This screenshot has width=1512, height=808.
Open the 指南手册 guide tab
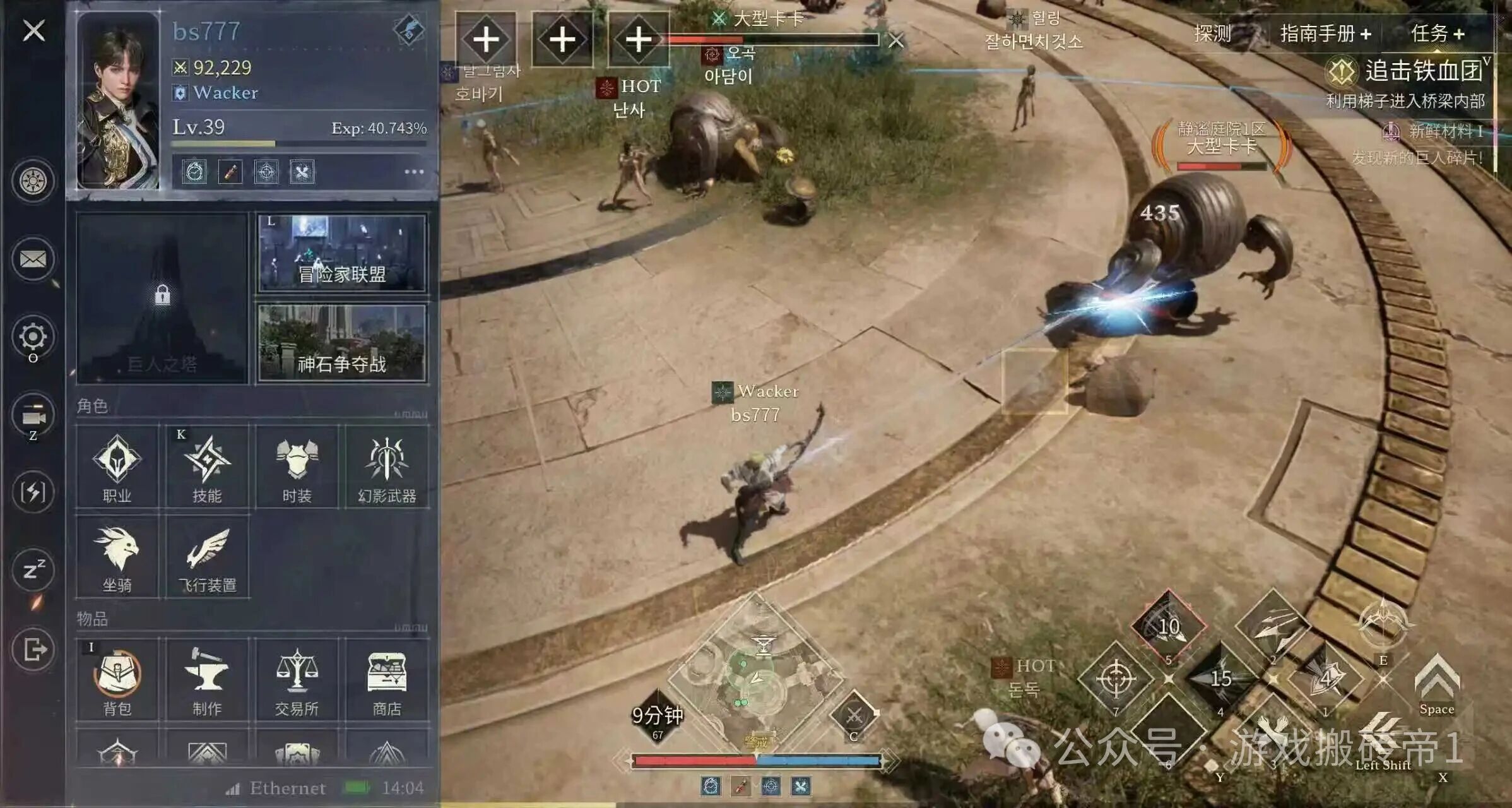click(1325, 33)
